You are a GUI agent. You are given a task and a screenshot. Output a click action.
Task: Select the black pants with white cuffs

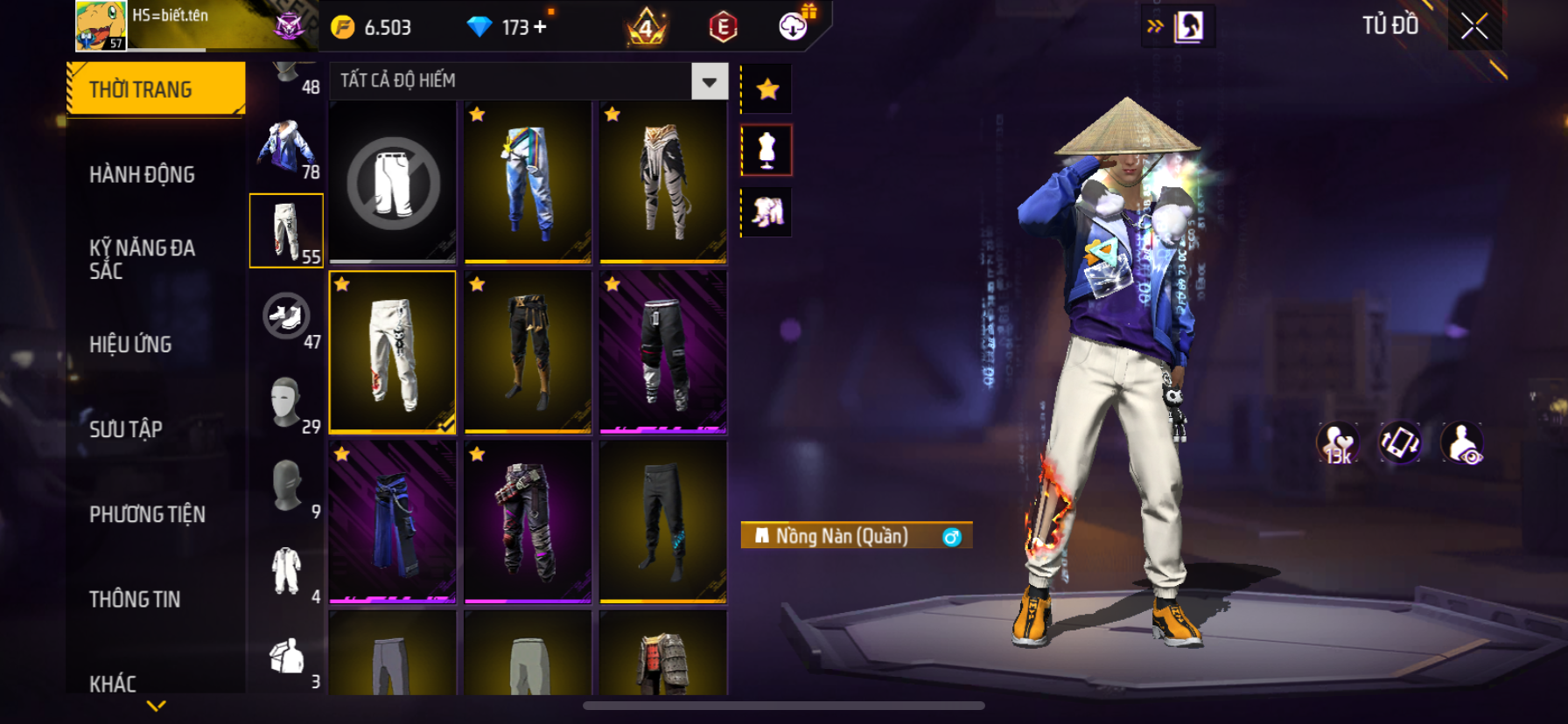(663, 352)
